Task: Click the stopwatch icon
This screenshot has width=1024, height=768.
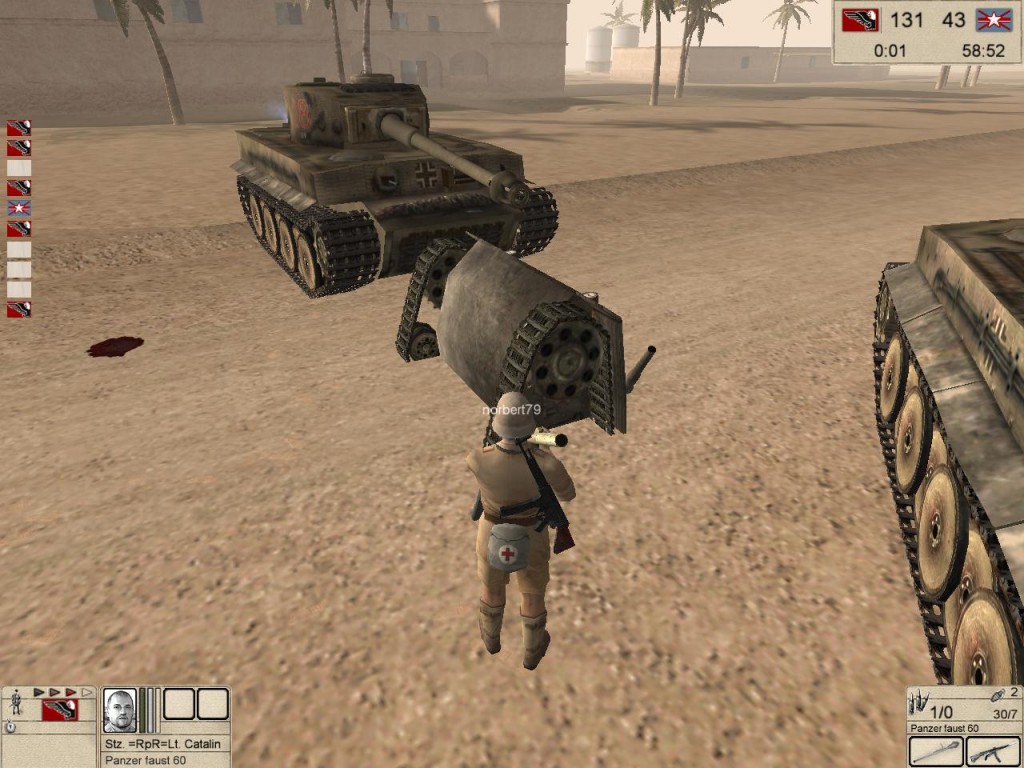Action: (10, 727)
